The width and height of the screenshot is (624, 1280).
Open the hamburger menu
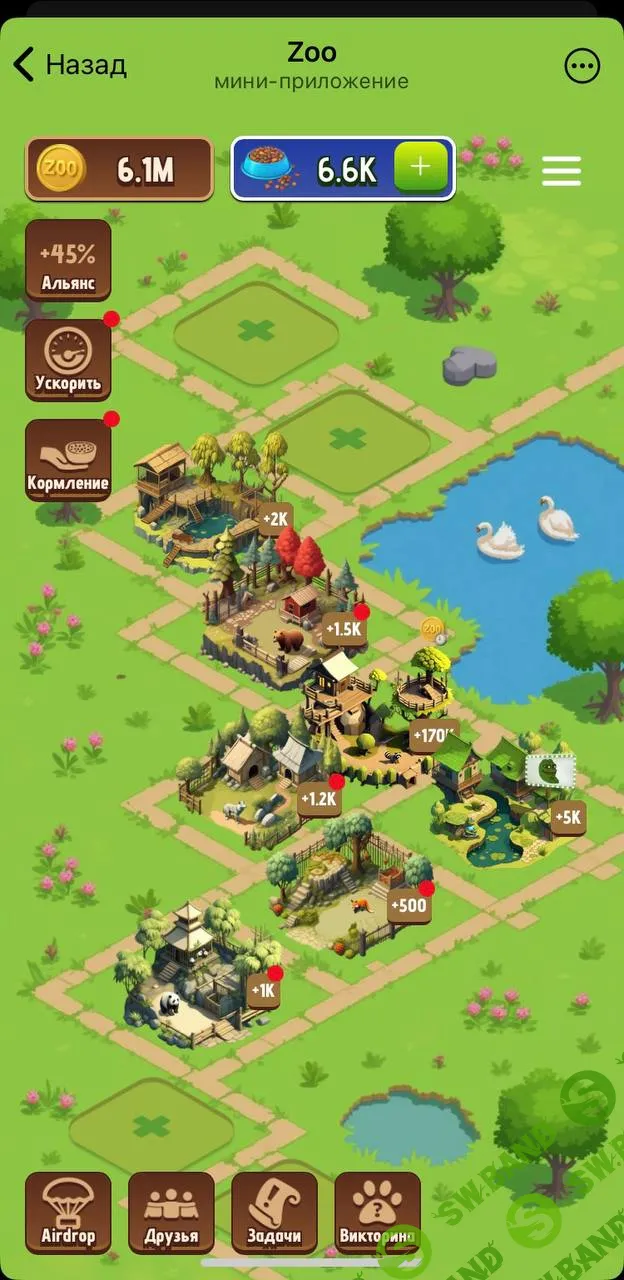click(561, 170)
